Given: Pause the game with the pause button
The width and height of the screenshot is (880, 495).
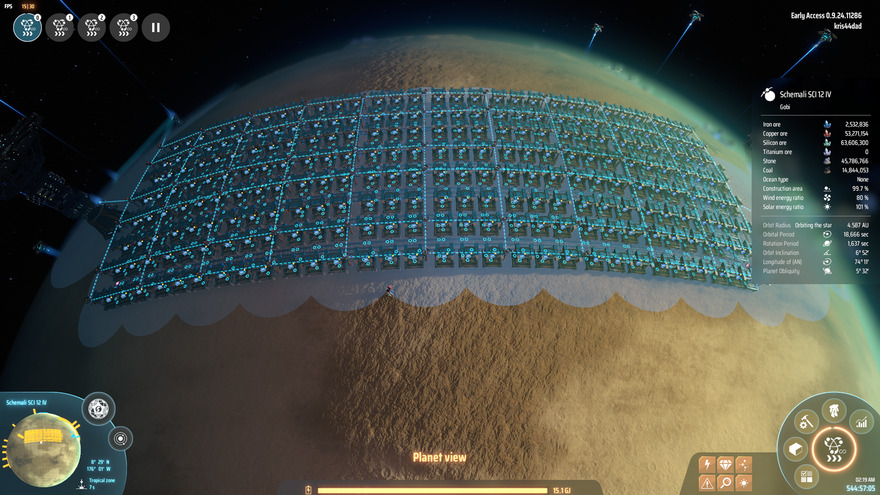Looking at the screenshot, I should [156, 28].
